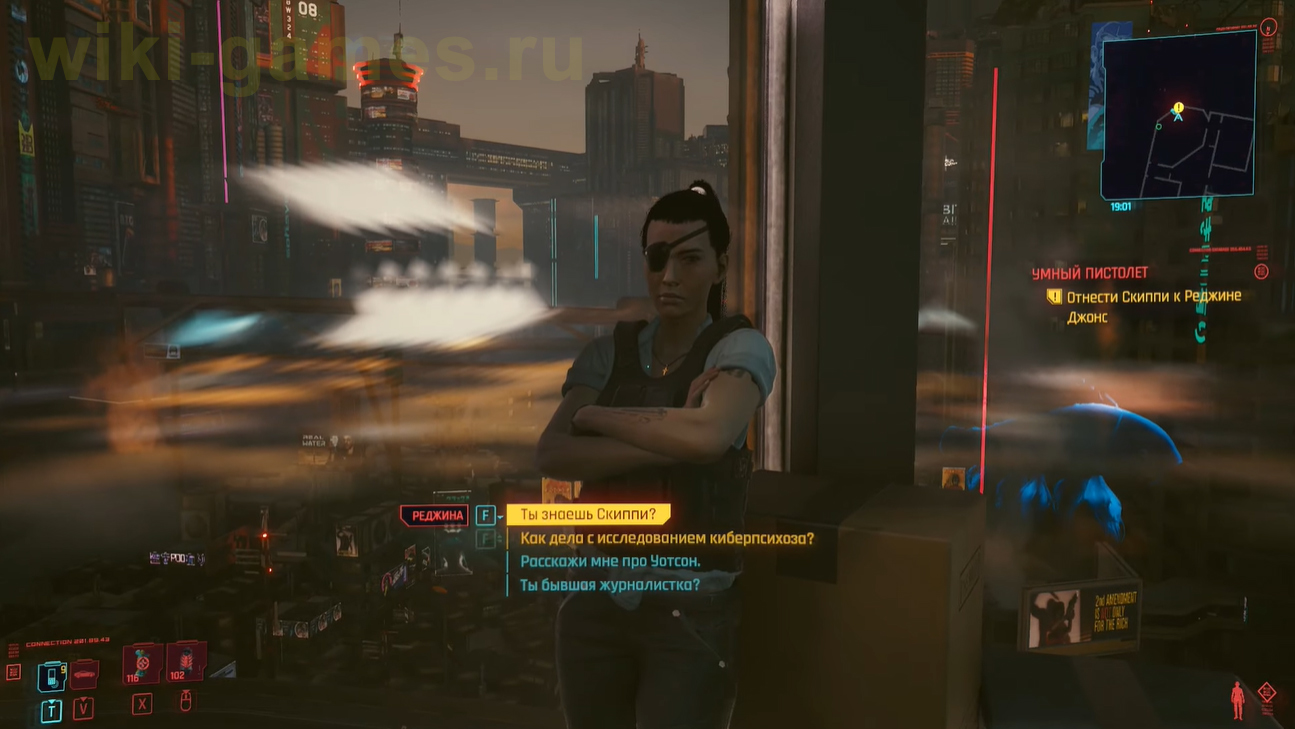1295x729 pixels.
Task: Toggle the highlighted T key prompt
Action: 51,709
